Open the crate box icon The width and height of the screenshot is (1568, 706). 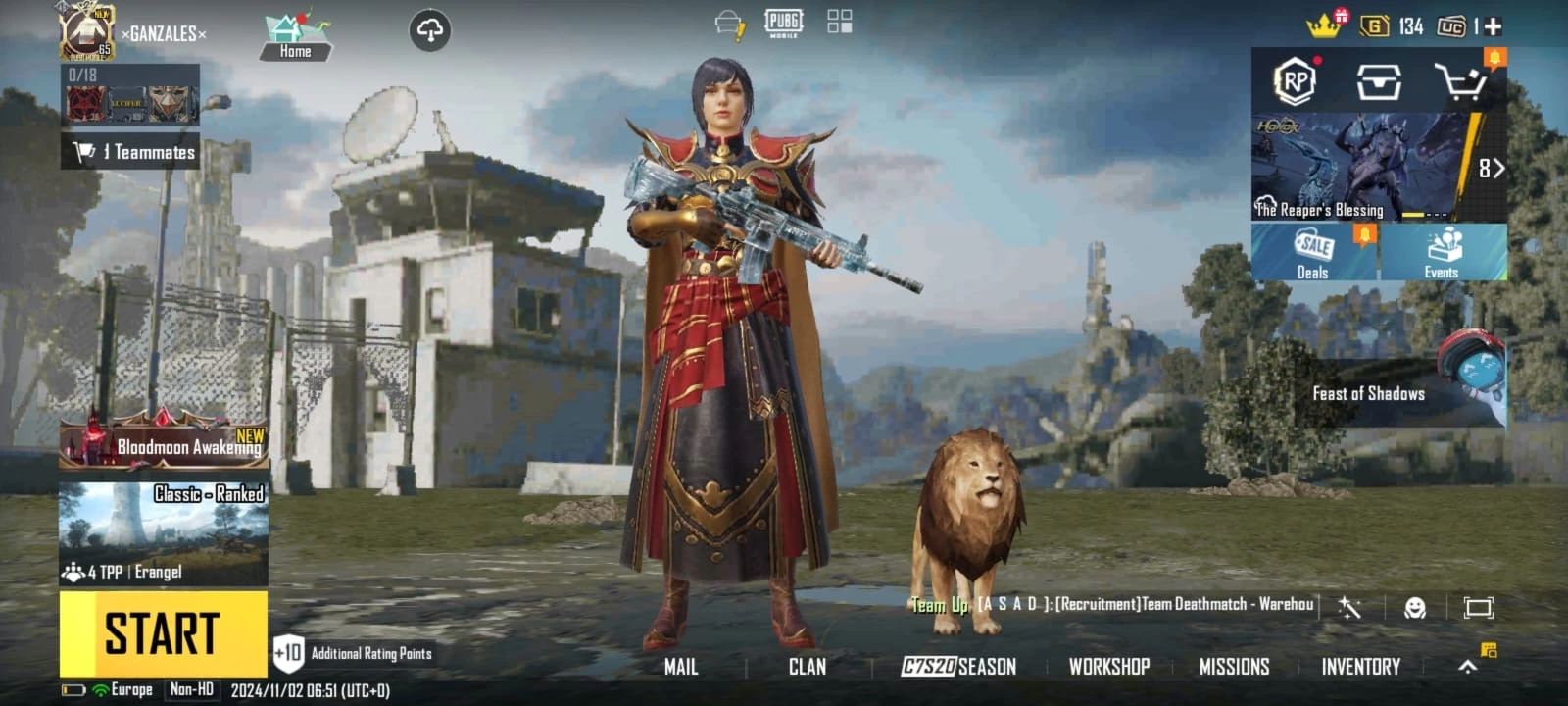1378,82
